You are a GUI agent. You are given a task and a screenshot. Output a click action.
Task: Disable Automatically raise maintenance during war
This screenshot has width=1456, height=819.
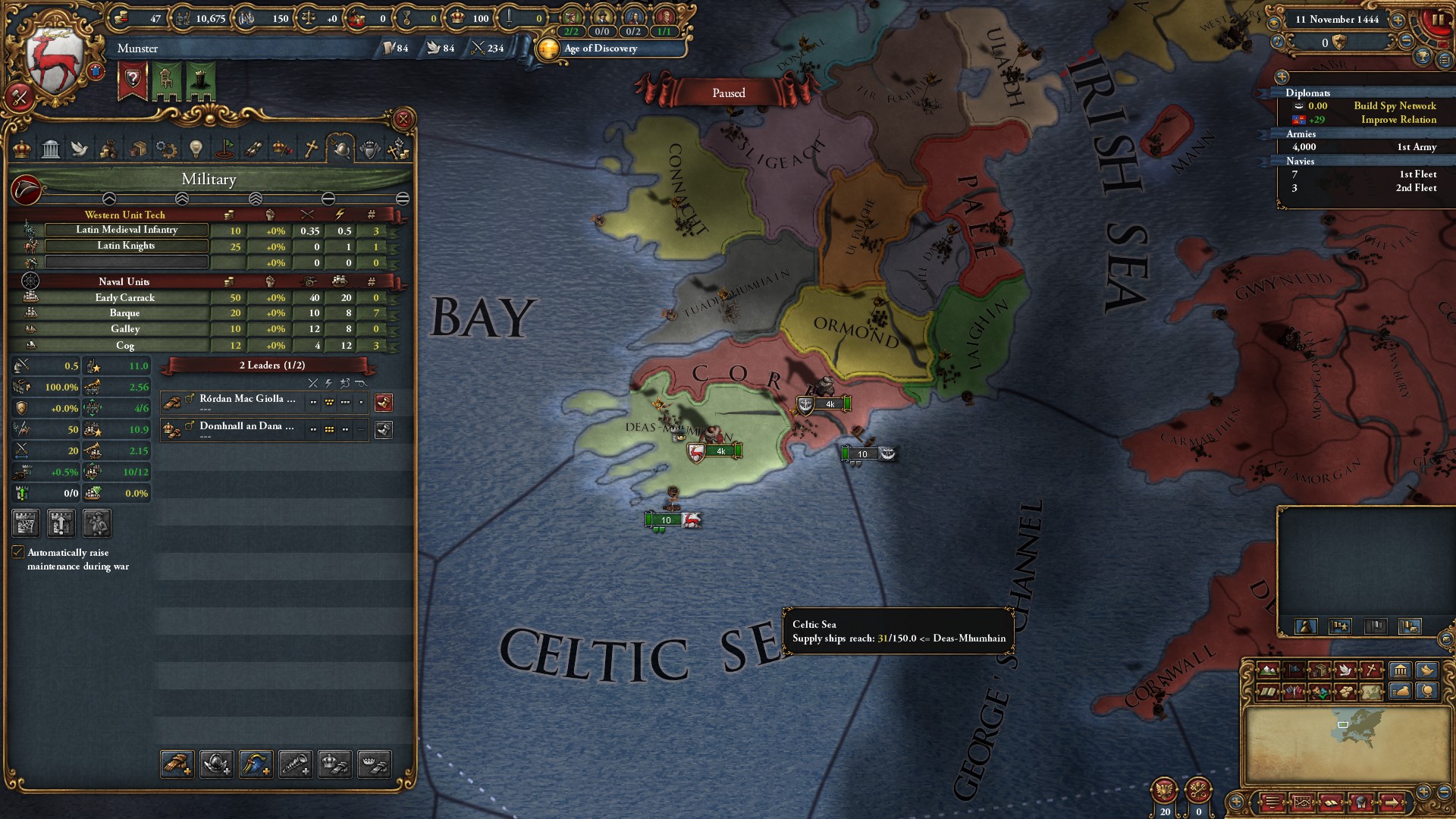(x=18, y=552)
